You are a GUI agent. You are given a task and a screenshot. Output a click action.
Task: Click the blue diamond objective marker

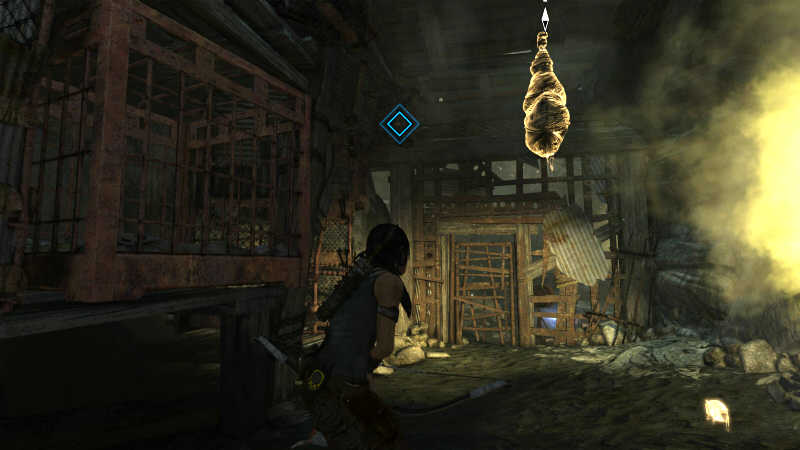click(399, 124)
